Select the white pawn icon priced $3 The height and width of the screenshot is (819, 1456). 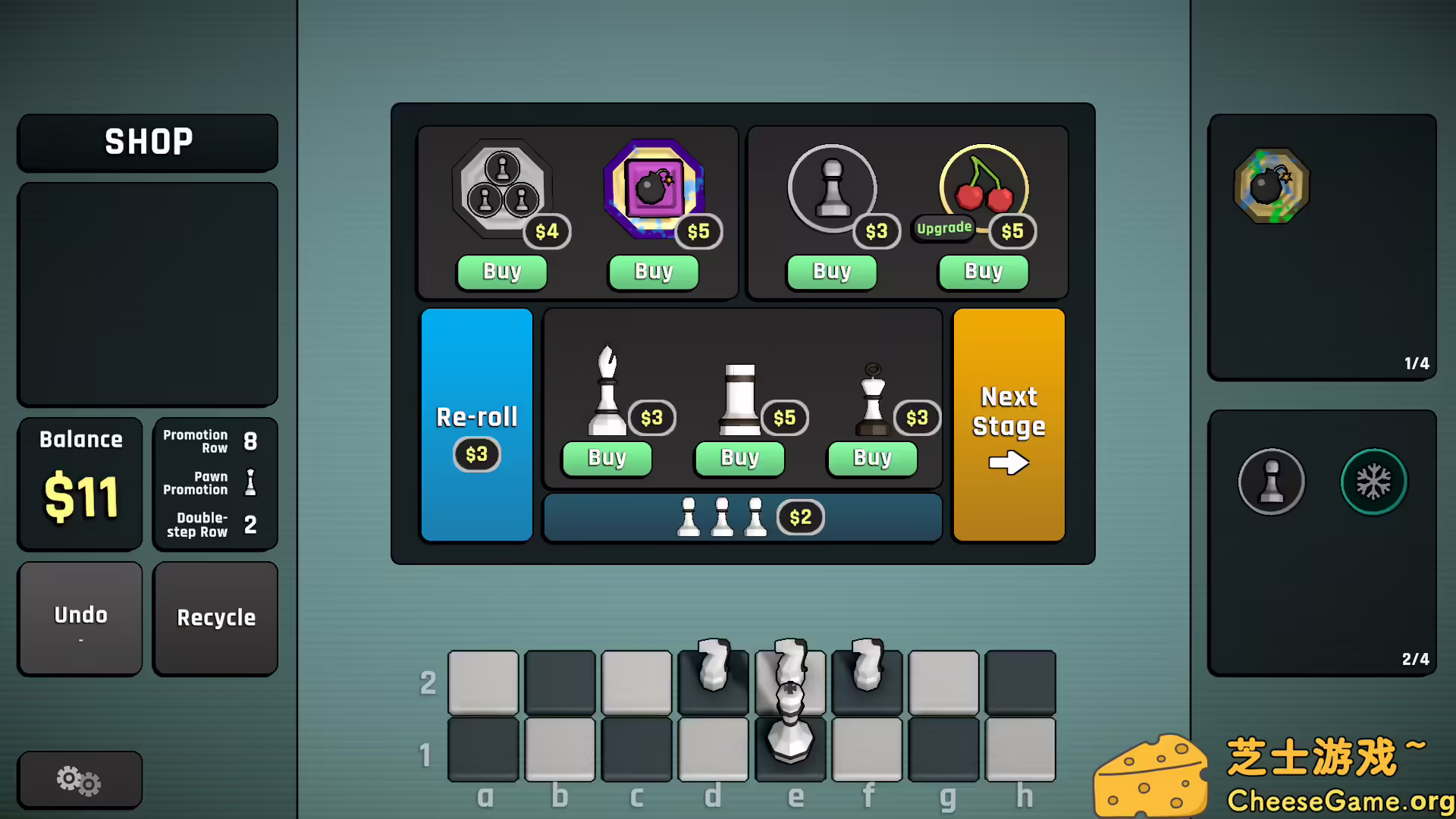832,188
